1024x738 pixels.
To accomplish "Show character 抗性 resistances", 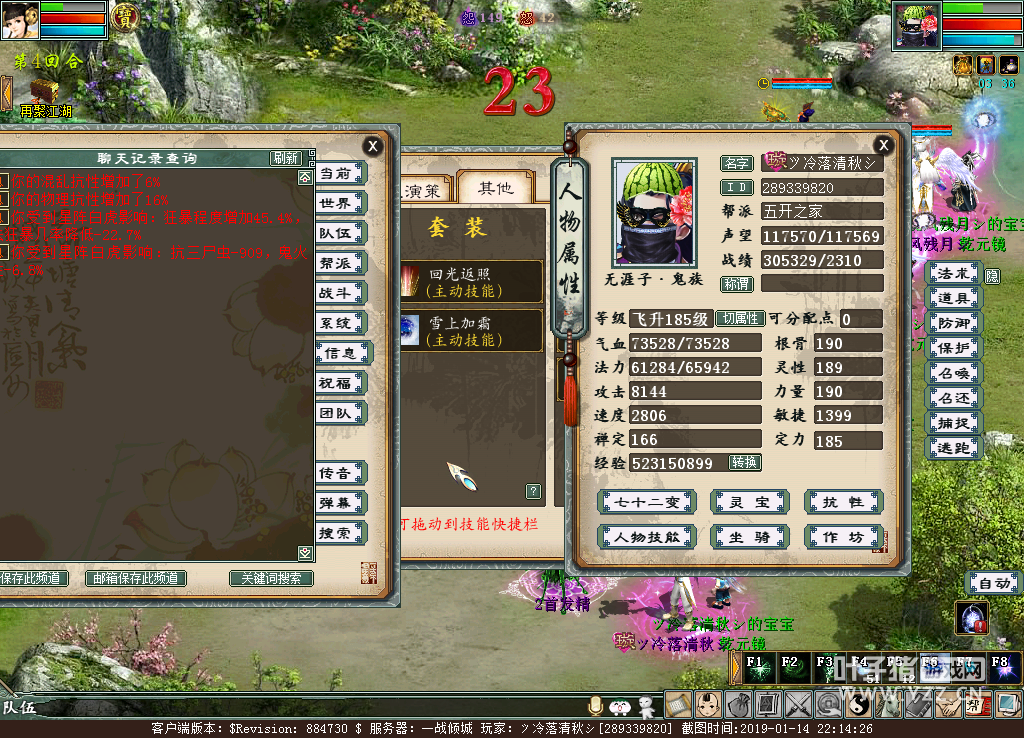I will coord(843,502).
